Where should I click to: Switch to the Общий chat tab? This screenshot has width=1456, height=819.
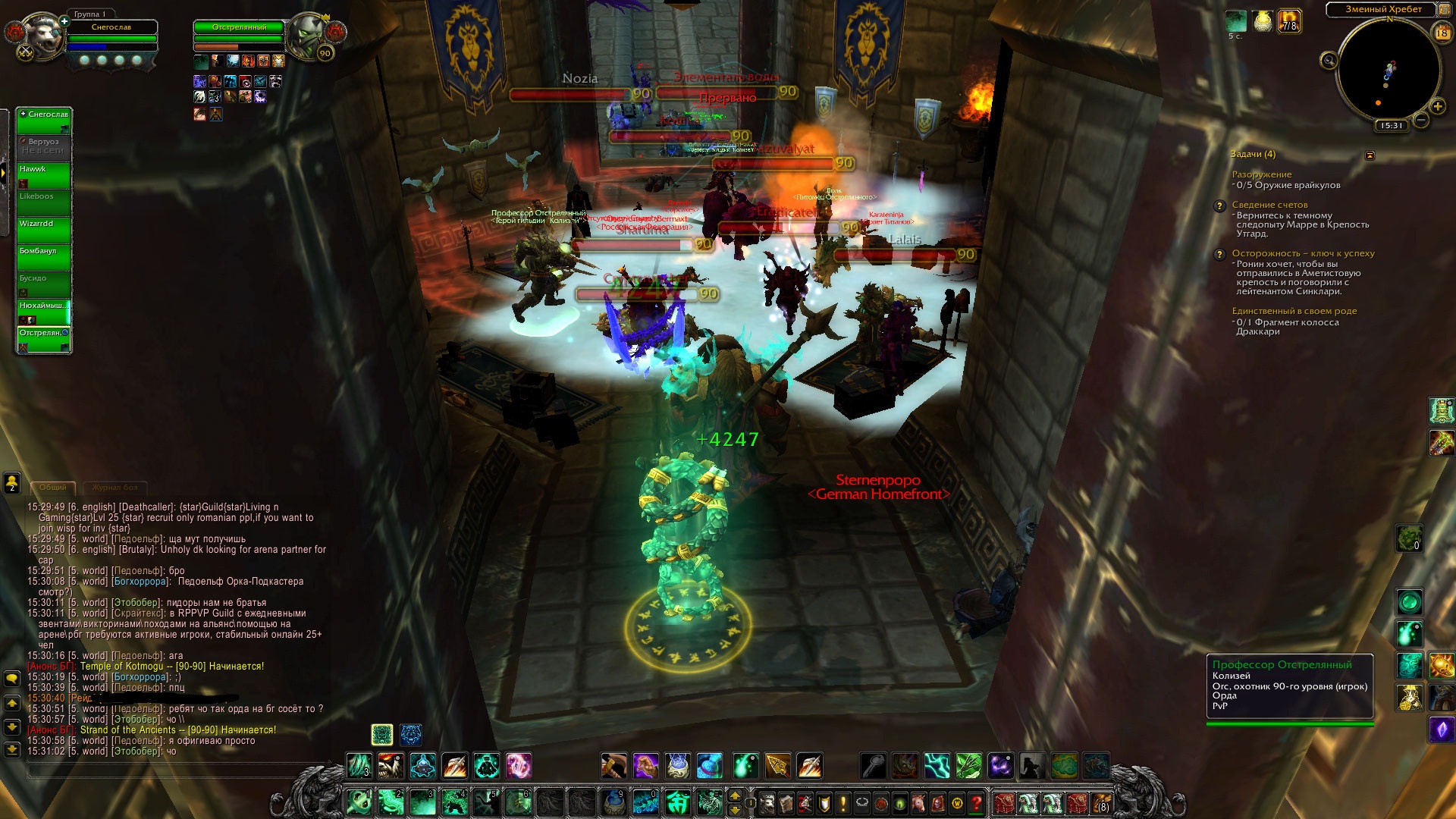[x=53, y=488]
